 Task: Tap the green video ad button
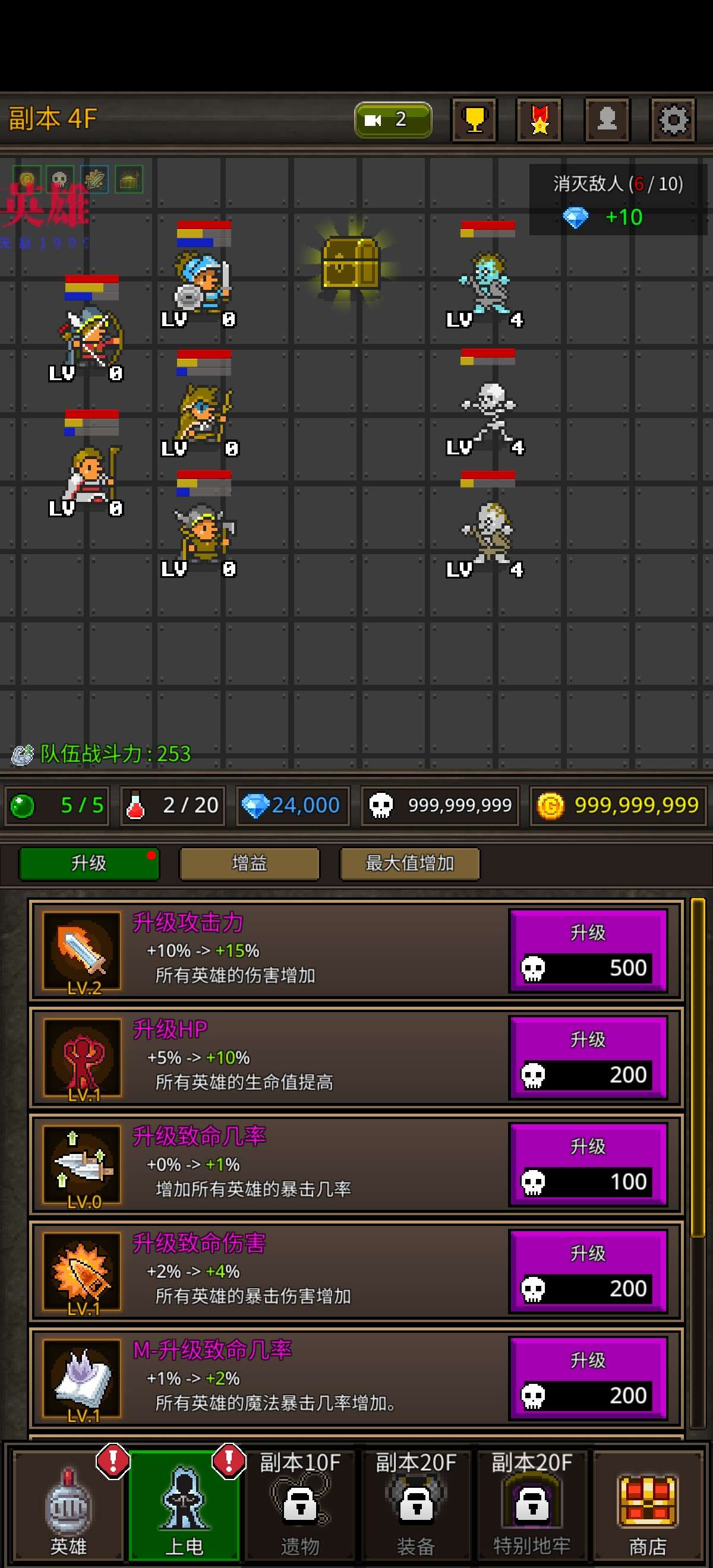[393, 119]
